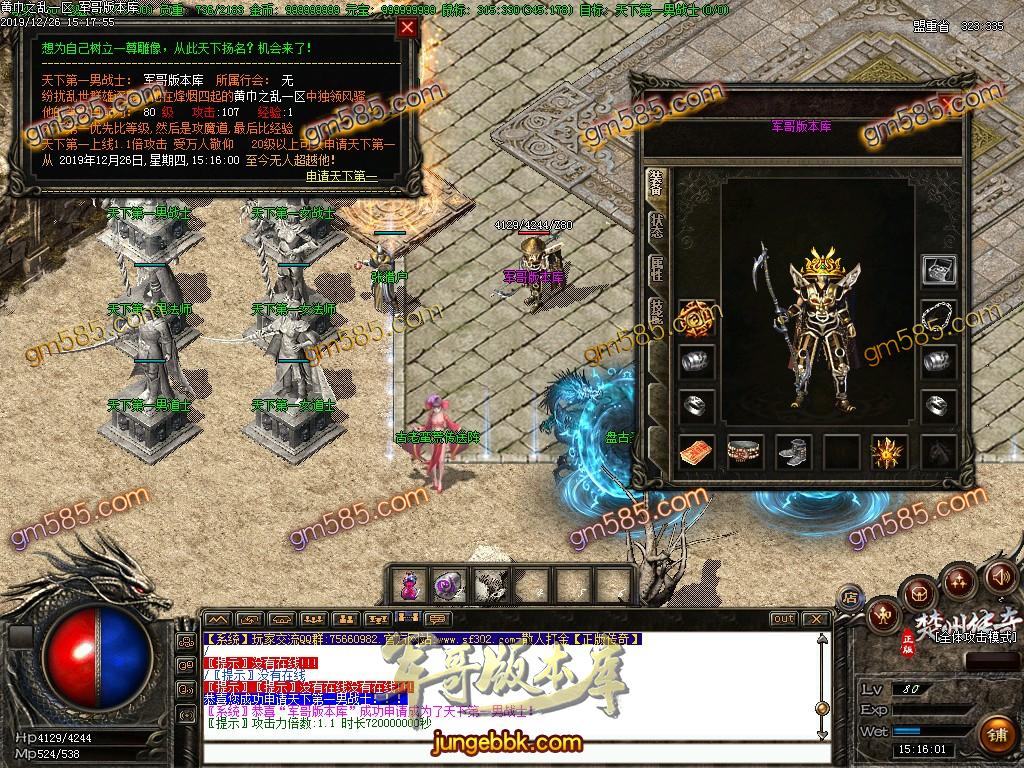The height and width of the screenshot is (768, 1024).
Task: Select the red charm book slot
Action: coord(697,452)
